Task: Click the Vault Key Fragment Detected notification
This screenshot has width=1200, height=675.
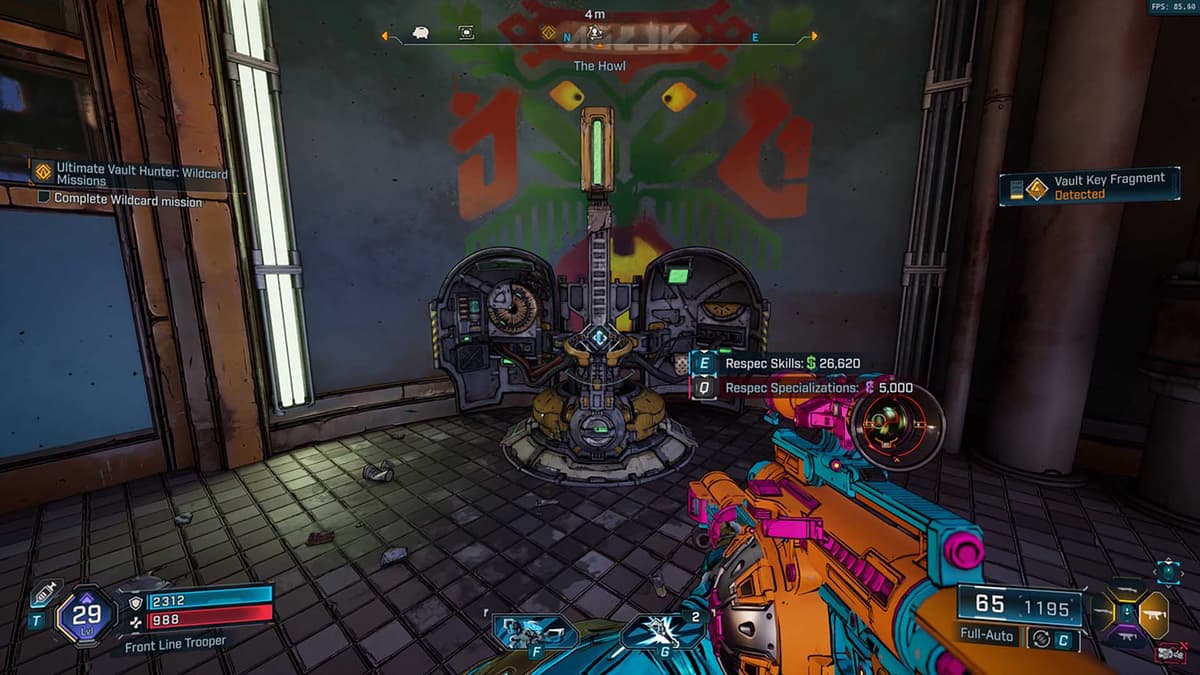Action: [x=1090, y=186]
